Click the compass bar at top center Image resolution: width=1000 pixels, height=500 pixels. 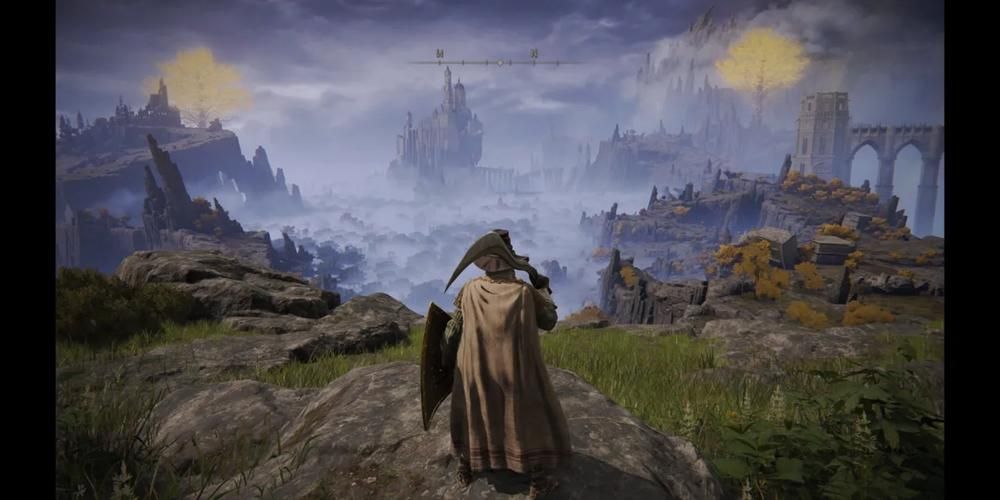tap(497, 61)
